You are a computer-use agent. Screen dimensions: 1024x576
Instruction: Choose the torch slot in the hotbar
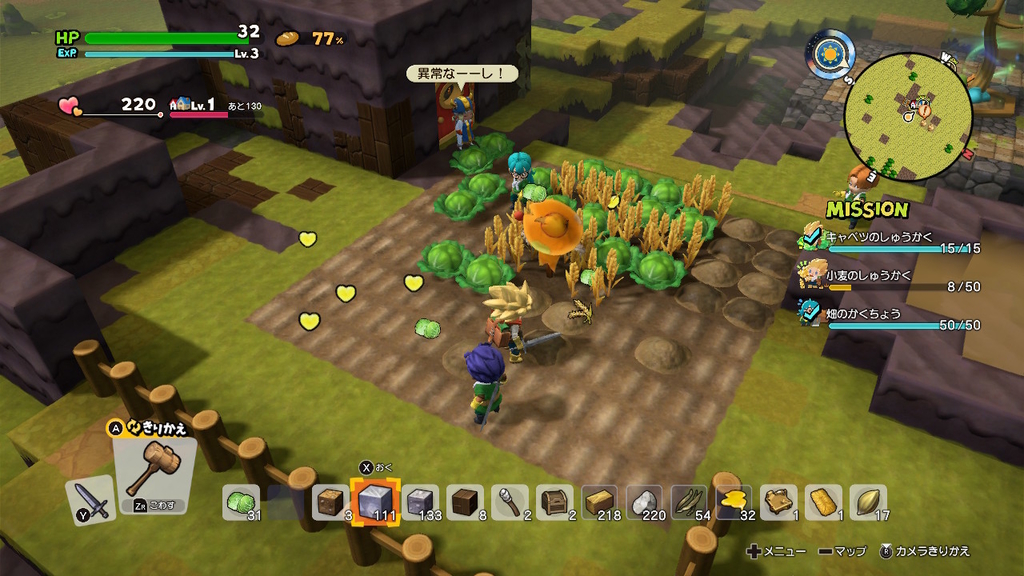(510, 502)
